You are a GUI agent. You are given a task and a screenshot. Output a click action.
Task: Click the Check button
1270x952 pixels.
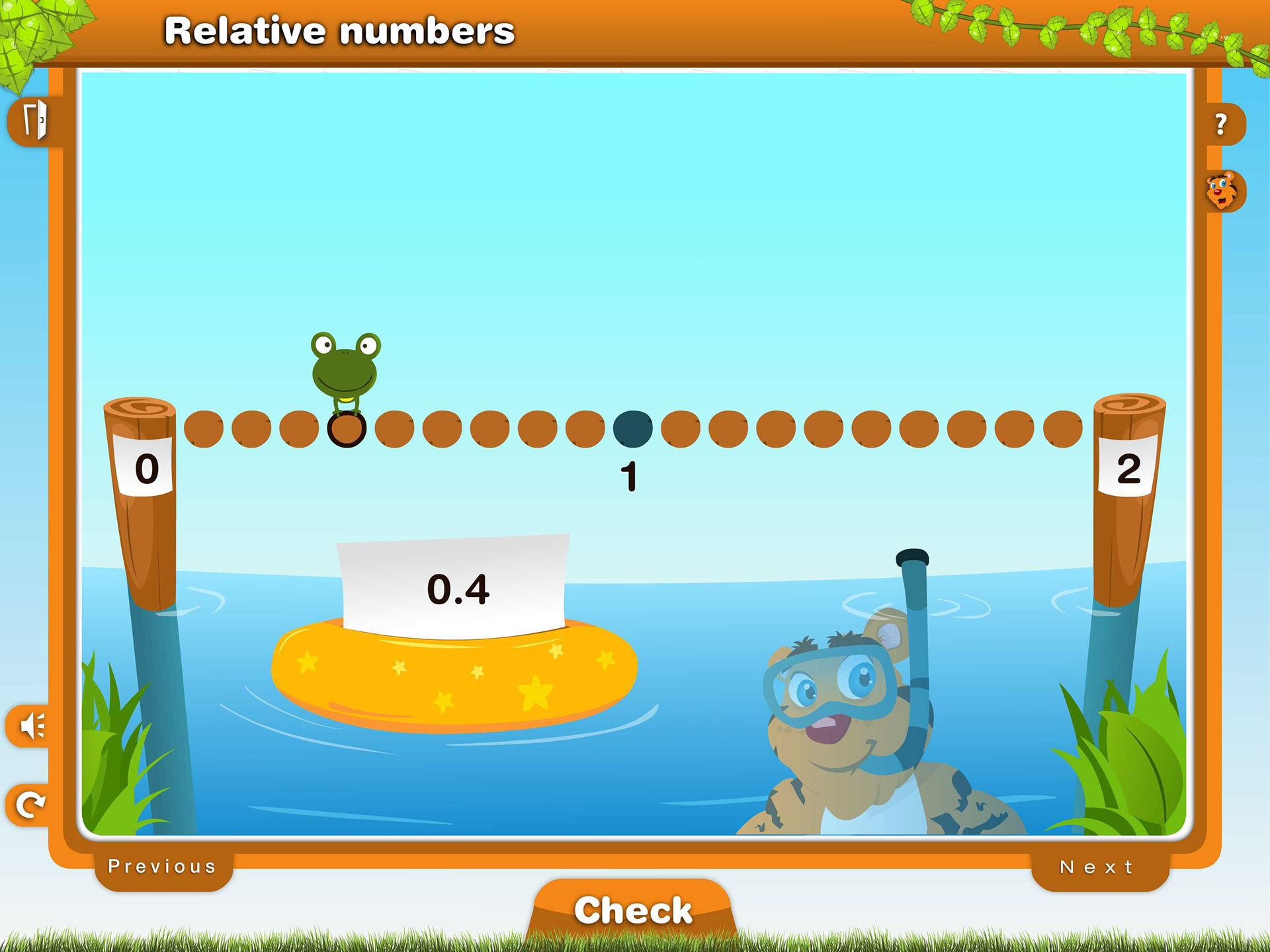(x=632, y=910)
